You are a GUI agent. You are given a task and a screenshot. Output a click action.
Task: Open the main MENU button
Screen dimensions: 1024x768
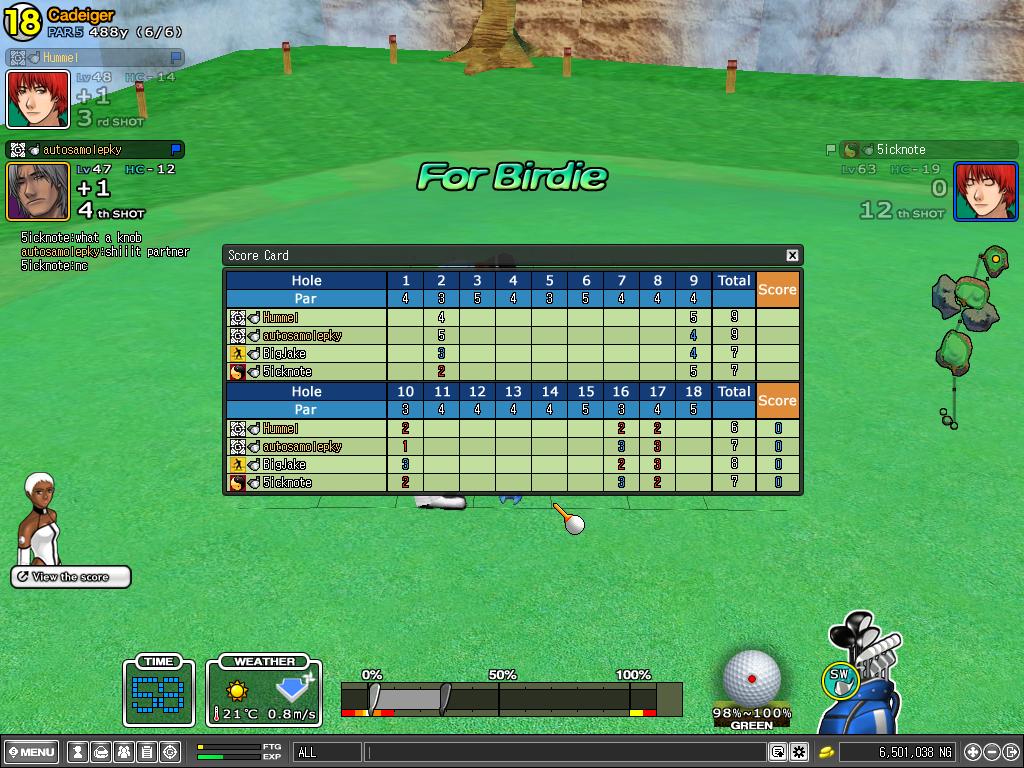point(31,752)
